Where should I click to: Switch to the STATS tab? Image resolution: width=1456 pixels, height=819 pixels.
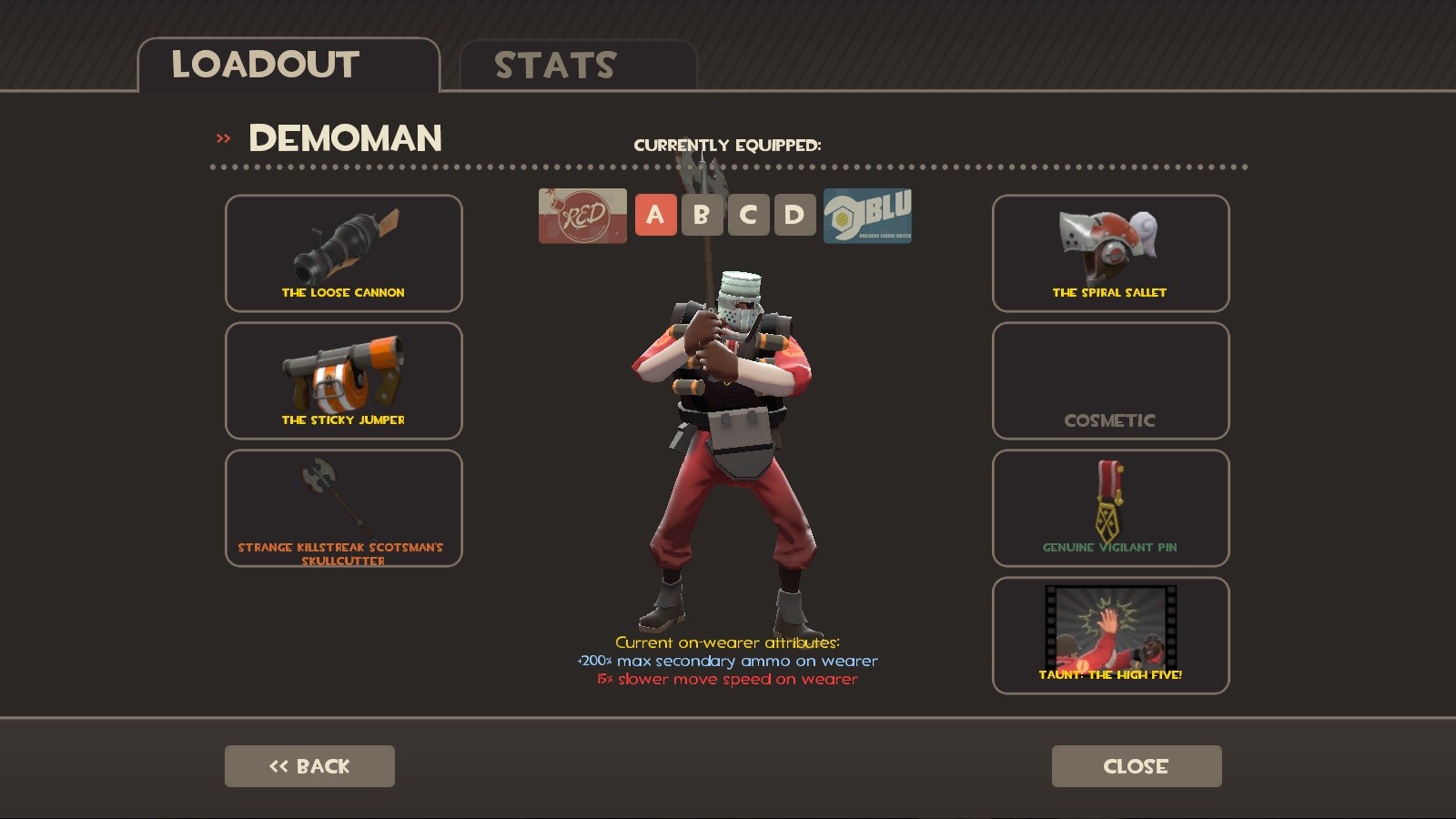click(x=555, y=64)
